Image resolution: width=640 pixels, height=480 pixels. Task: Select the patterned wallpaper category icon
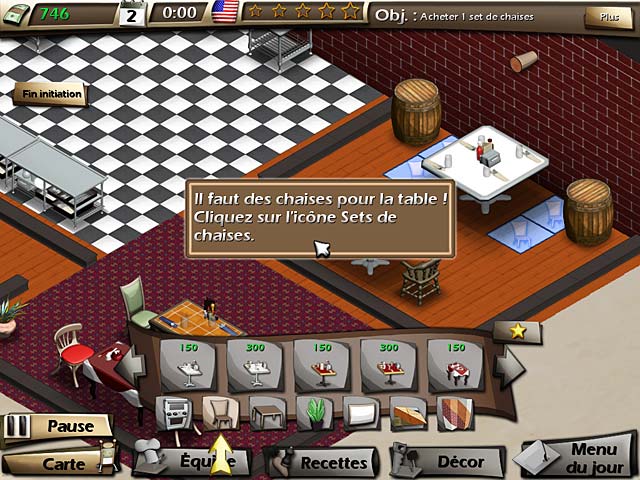[453, 412]
